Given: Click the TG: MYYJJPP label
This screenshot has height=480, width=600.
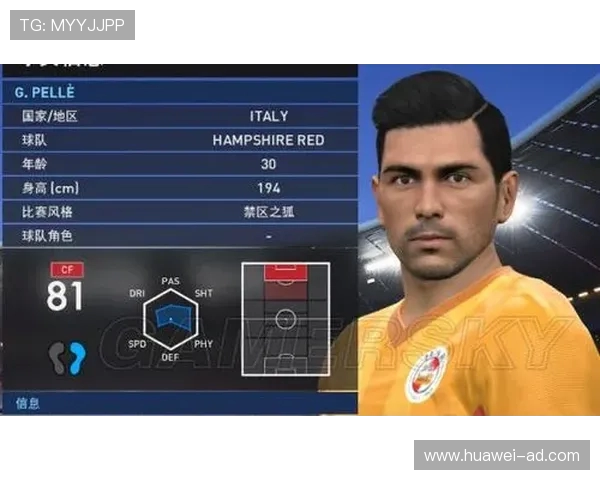Looking at the screenshot, I should click(x=72, y=25).
